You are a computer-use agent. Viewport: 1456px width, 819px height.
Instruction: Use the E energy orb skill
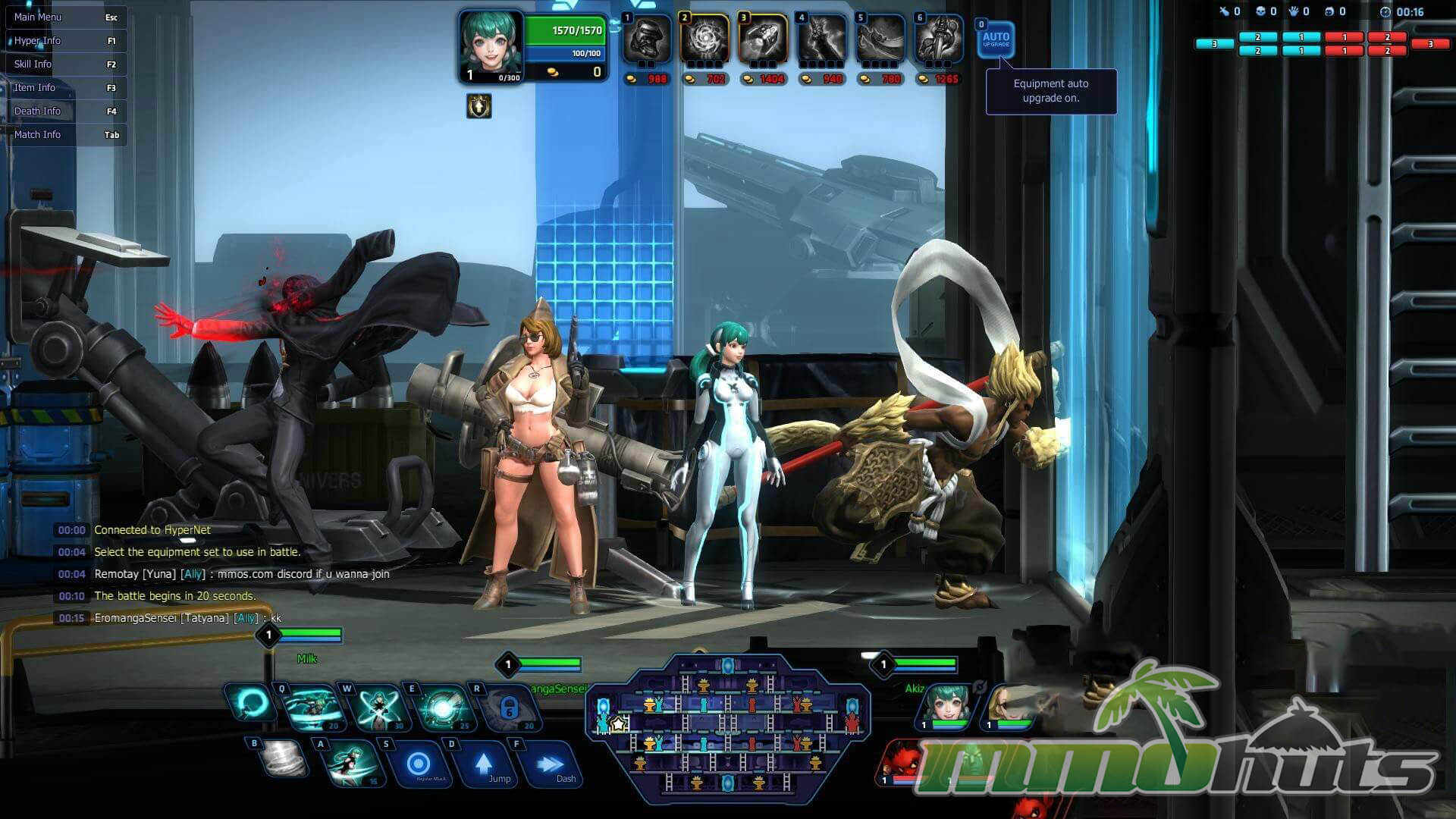tap(442, 708)
